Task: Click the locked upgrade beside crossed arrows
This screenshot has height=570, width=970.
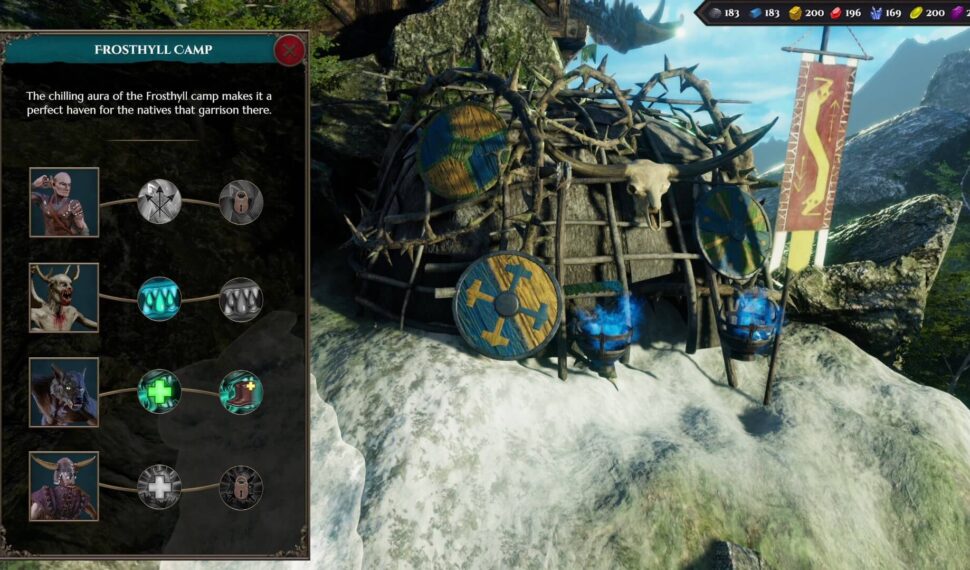Action: pos(240,202)
